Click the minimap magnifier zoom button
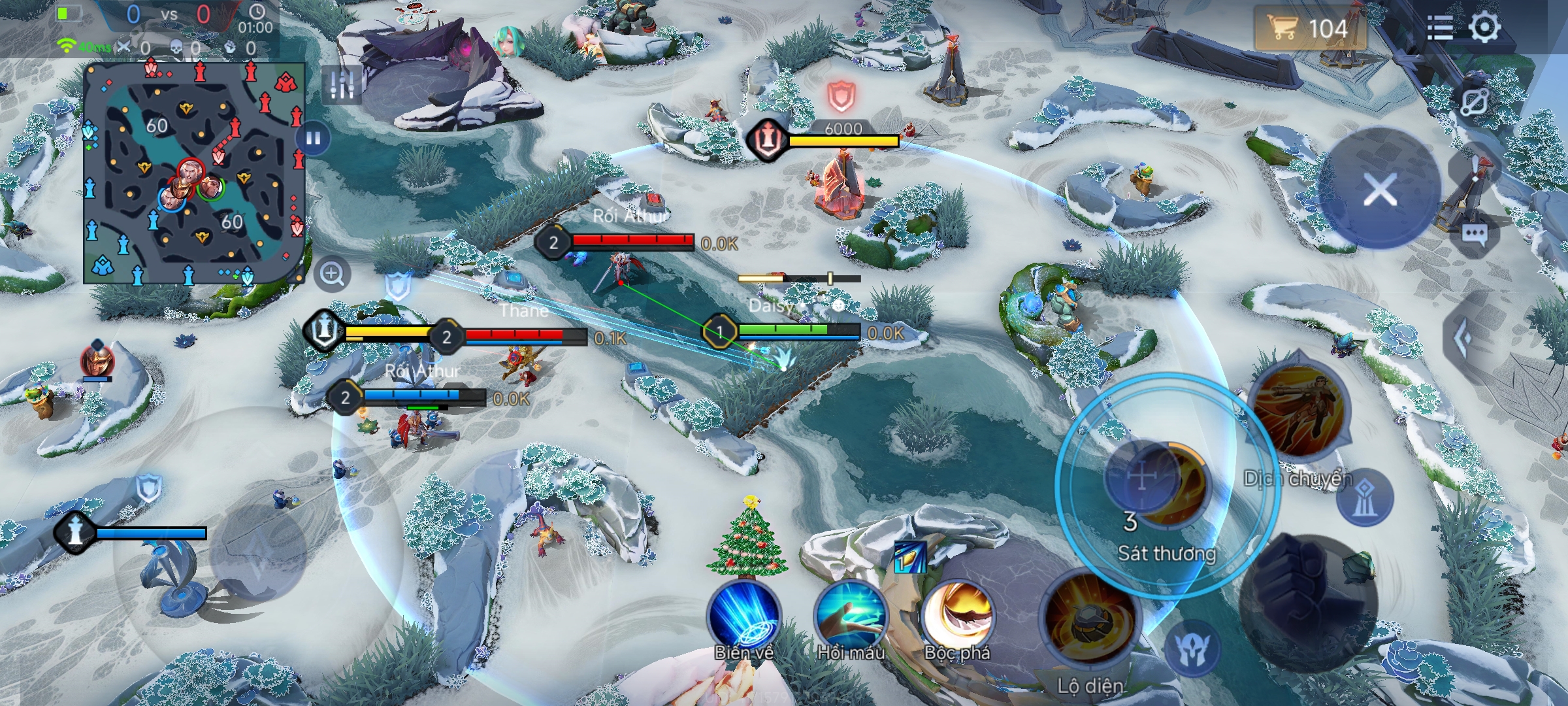 332,274
